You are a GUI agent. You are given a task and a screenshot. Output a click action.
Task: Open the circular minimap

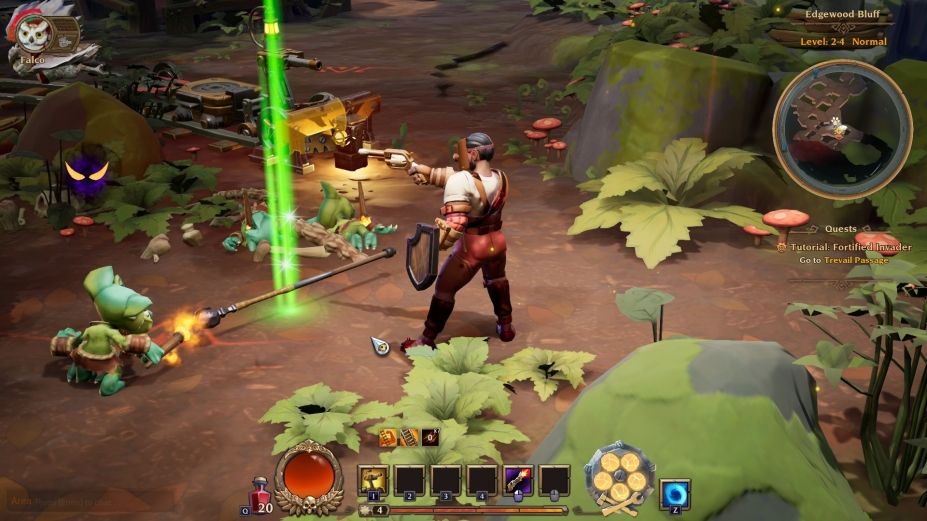(841, 129)
